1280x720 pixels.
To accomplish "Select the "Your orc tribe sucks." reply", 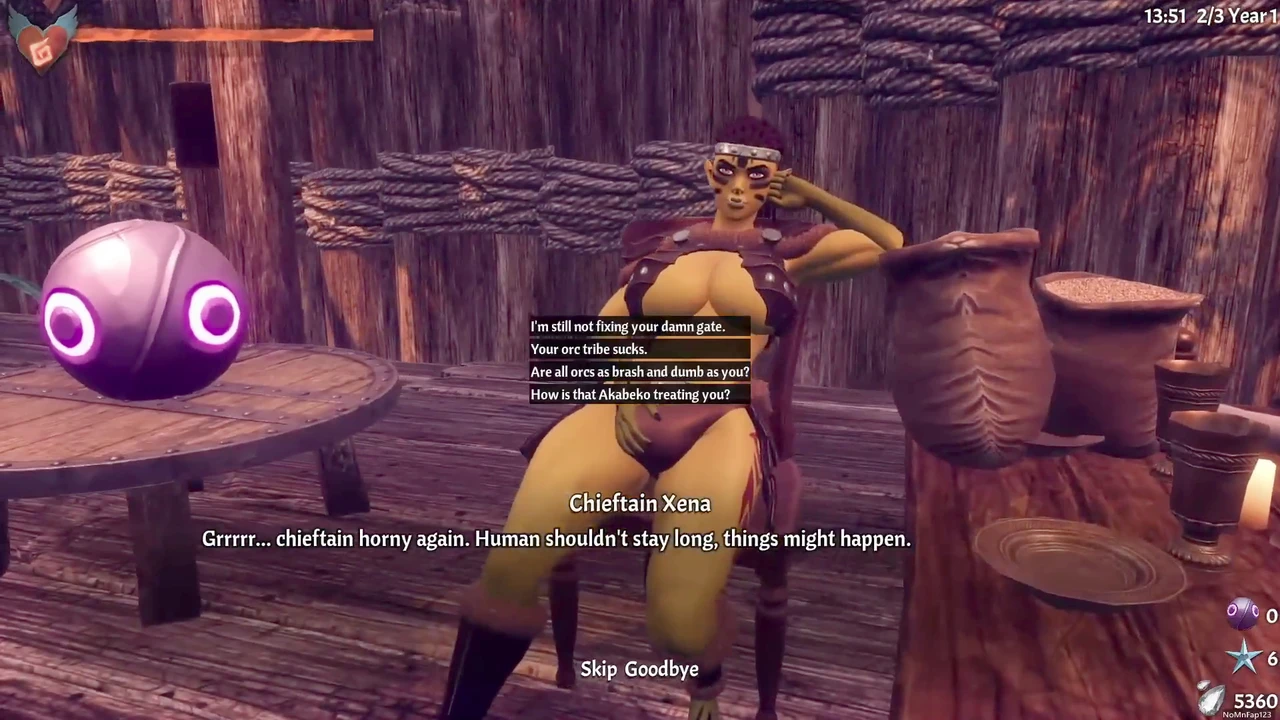I will tap(589, 349).
